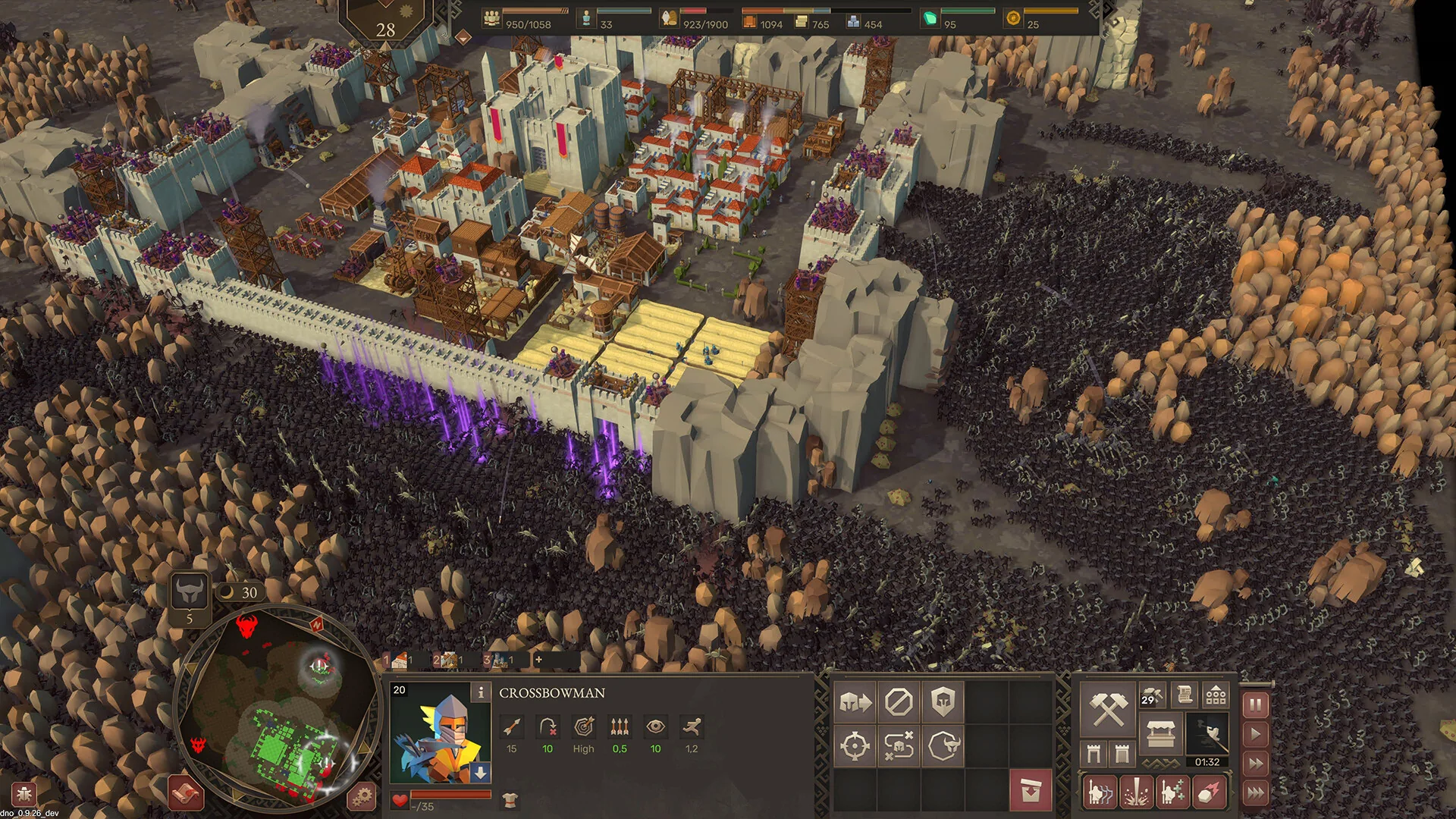Click the red dismiss unit button
Viewport: 1456px width, 819px height.
point(1030,790)
